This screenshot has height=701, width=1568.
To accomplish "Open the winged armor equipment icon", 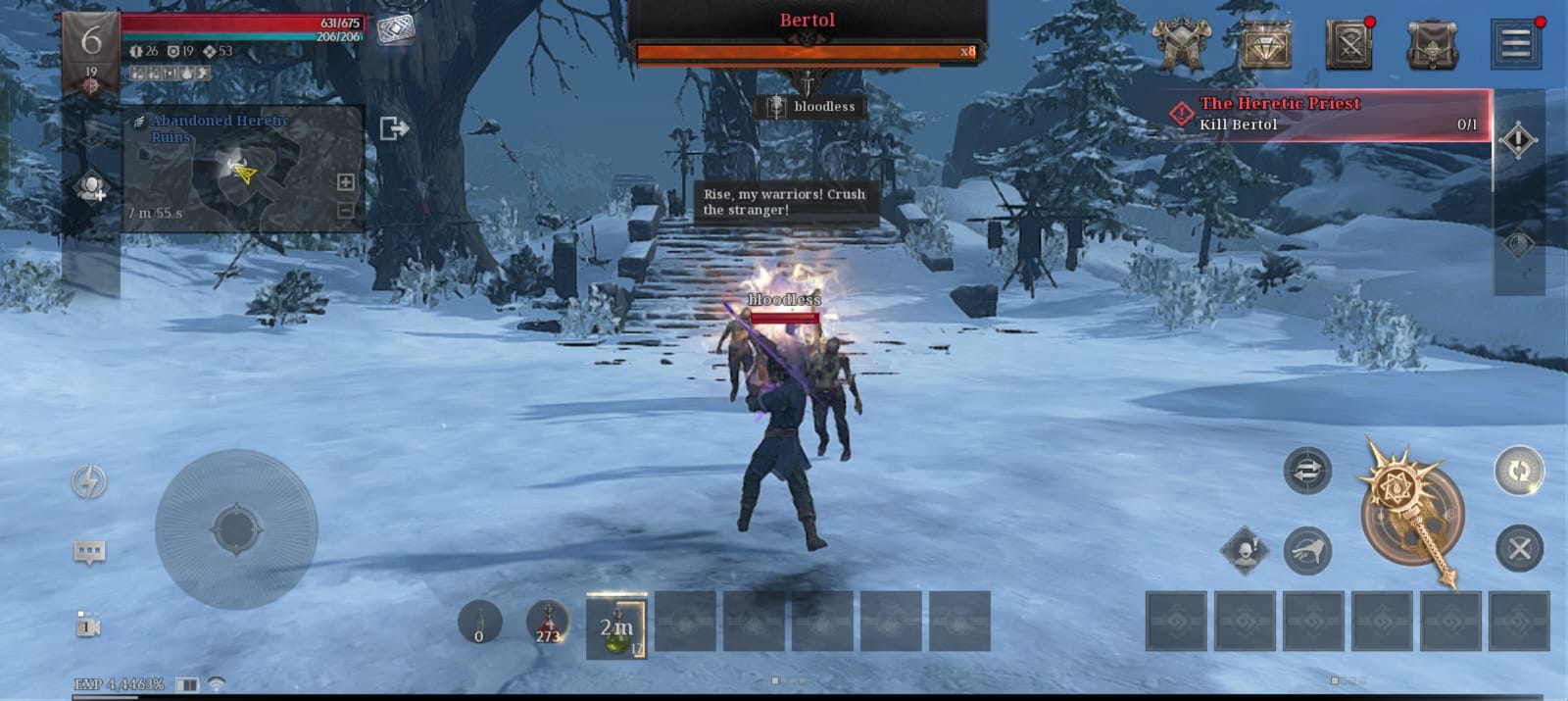I will pyautogui.click(x=1181, y=43).
